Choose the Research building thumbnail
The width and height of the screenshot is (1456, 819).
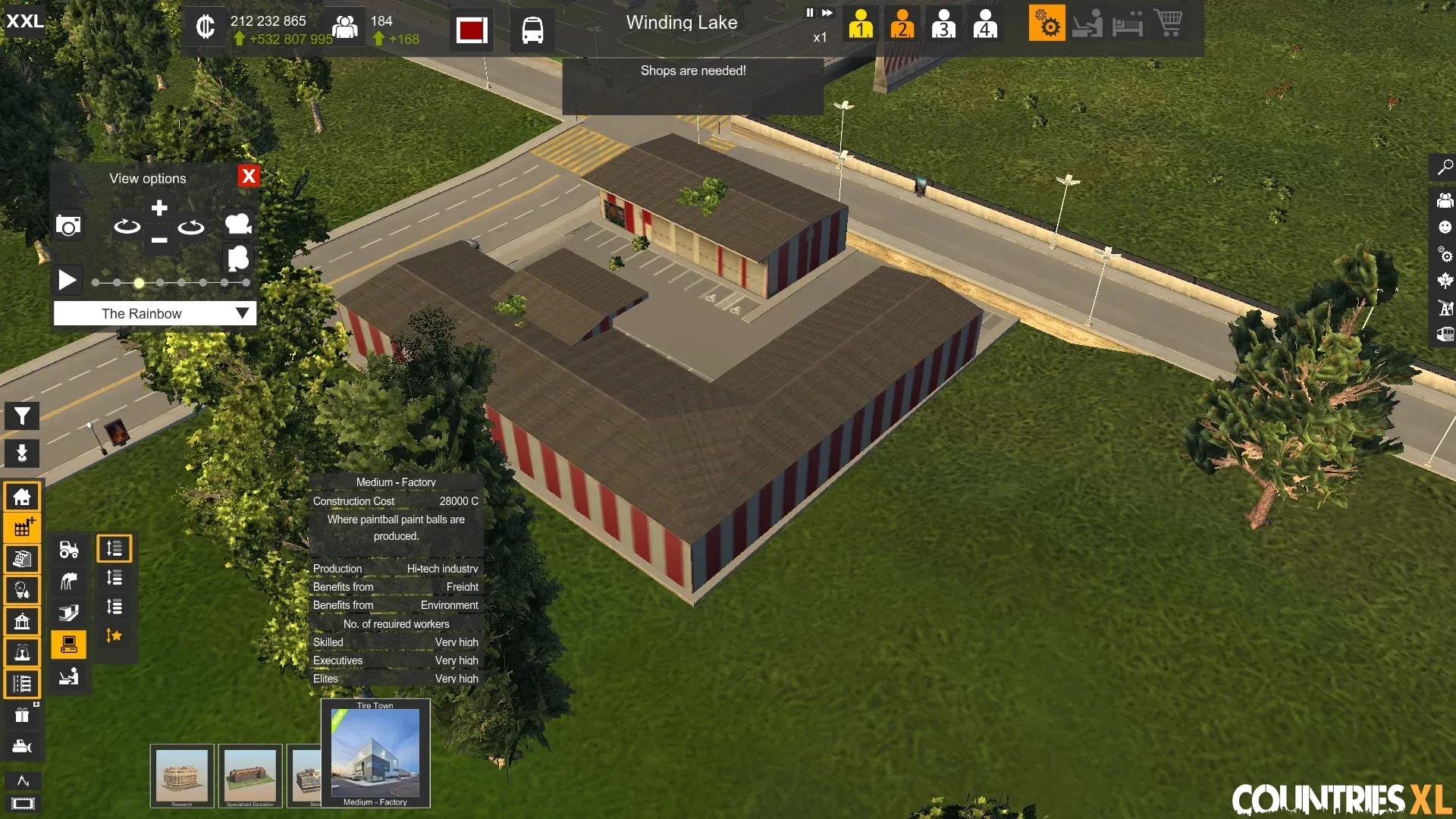(182, 776)
